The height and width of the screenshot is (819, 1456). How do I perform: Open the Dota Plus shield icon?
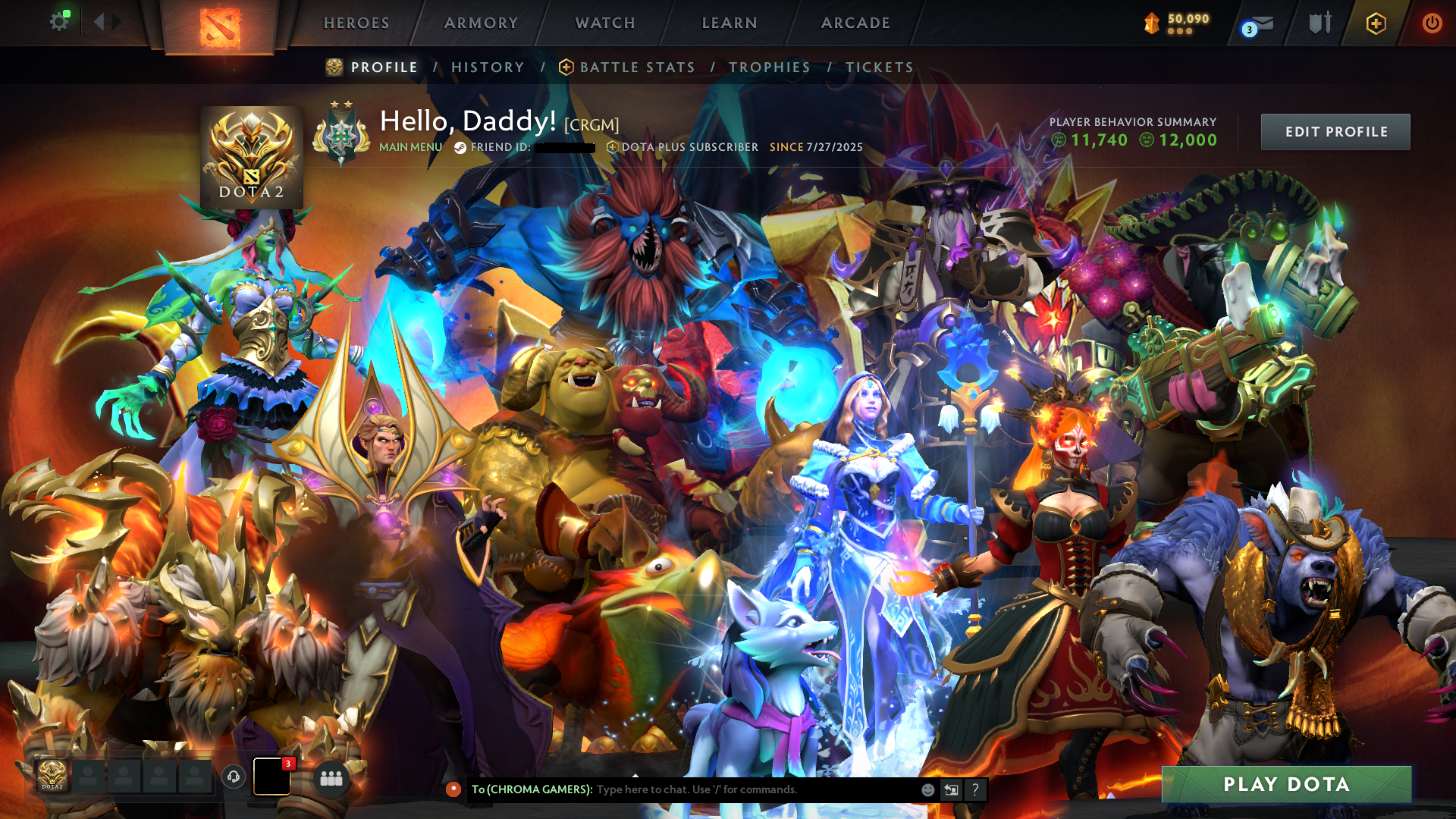(1376, 24)
